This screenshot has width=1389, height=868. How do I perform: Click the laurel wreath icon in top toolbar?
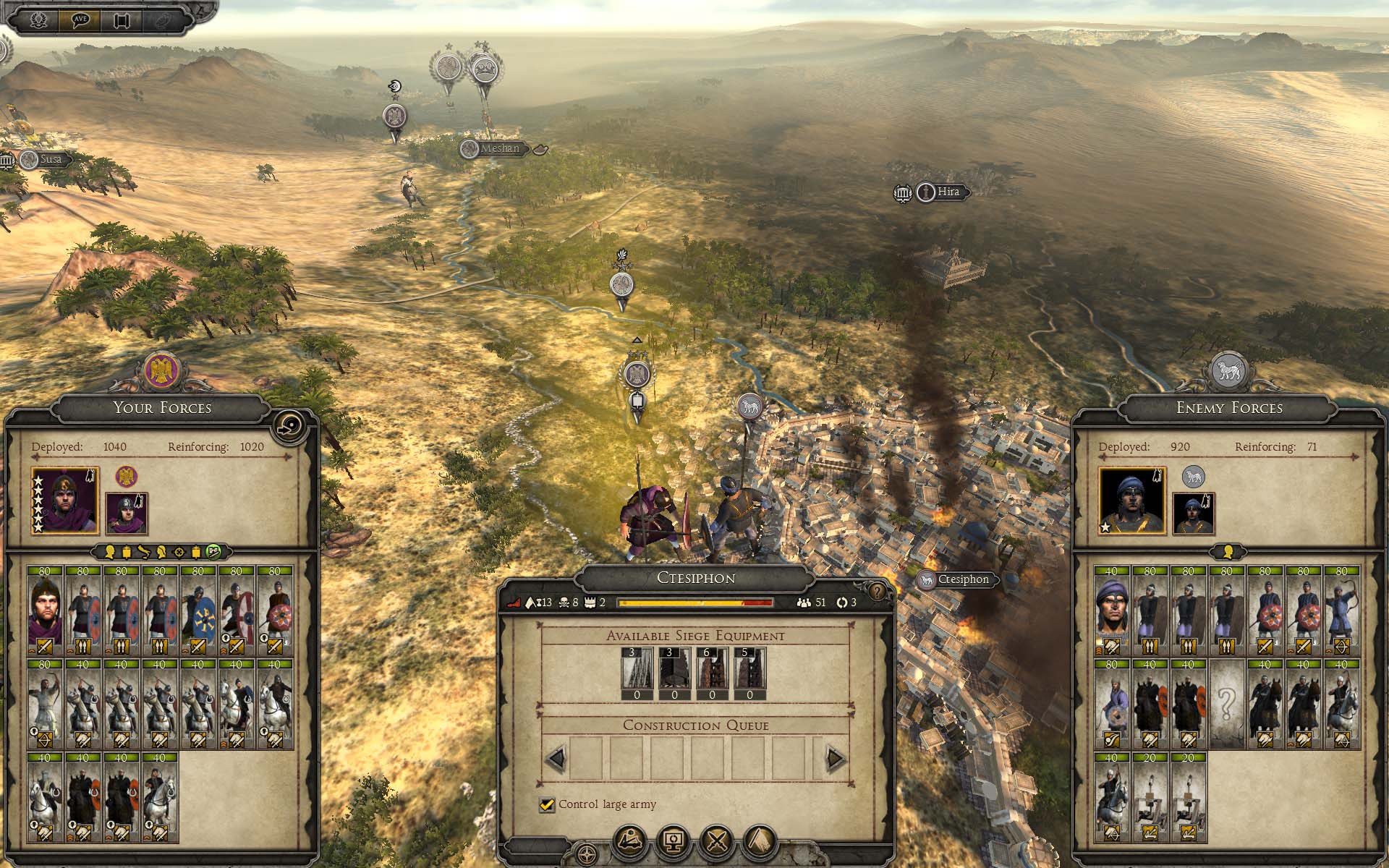click(x=38, y=20)
